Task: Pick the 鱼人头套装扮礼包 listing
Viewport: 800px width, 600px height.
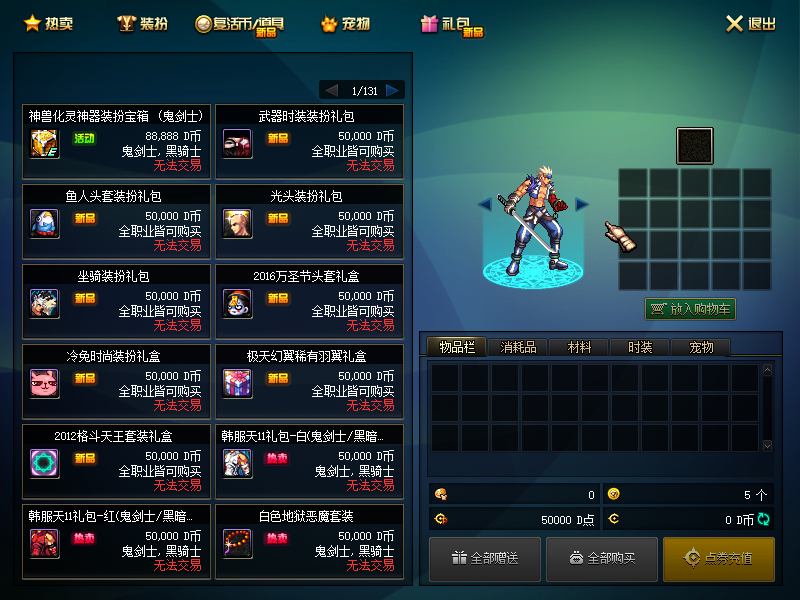Action: [x=116, y=221]
